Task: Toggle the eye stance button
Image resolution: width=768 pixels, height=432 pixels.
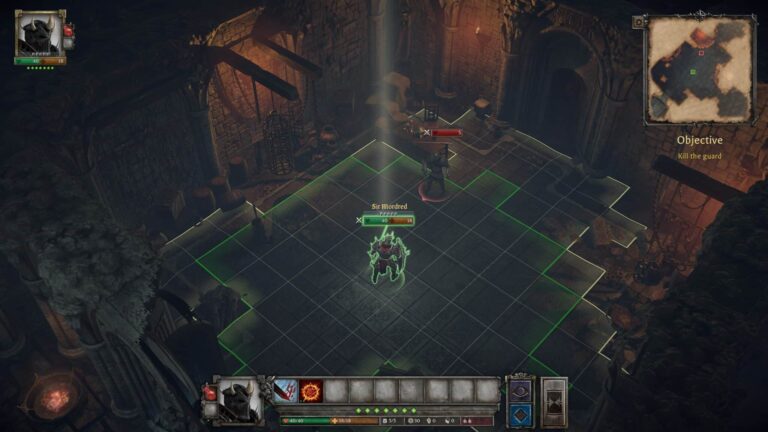Action: click(520, 389)
